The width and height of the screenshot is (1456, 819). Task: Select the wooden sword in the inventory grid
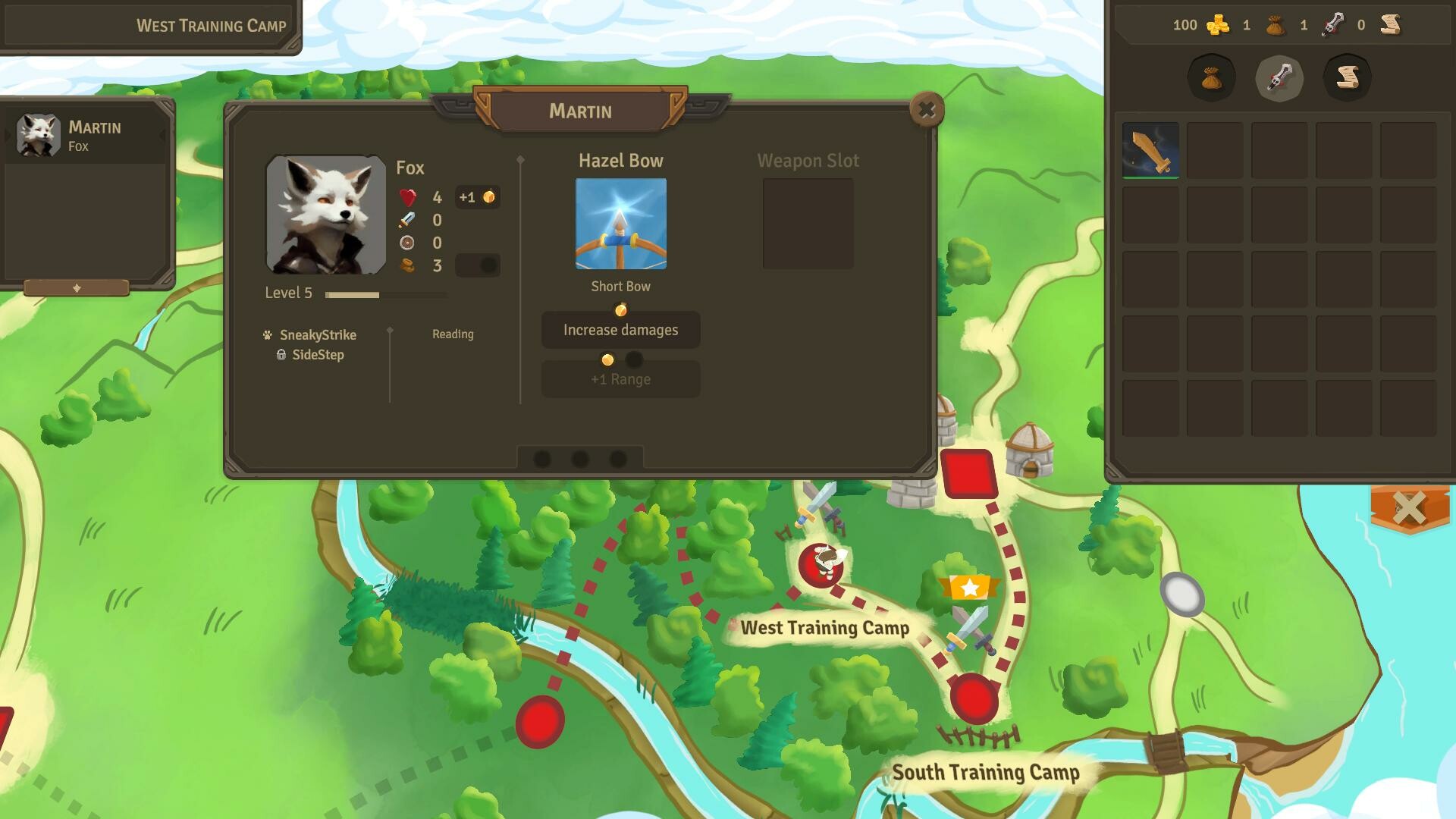1150,150
